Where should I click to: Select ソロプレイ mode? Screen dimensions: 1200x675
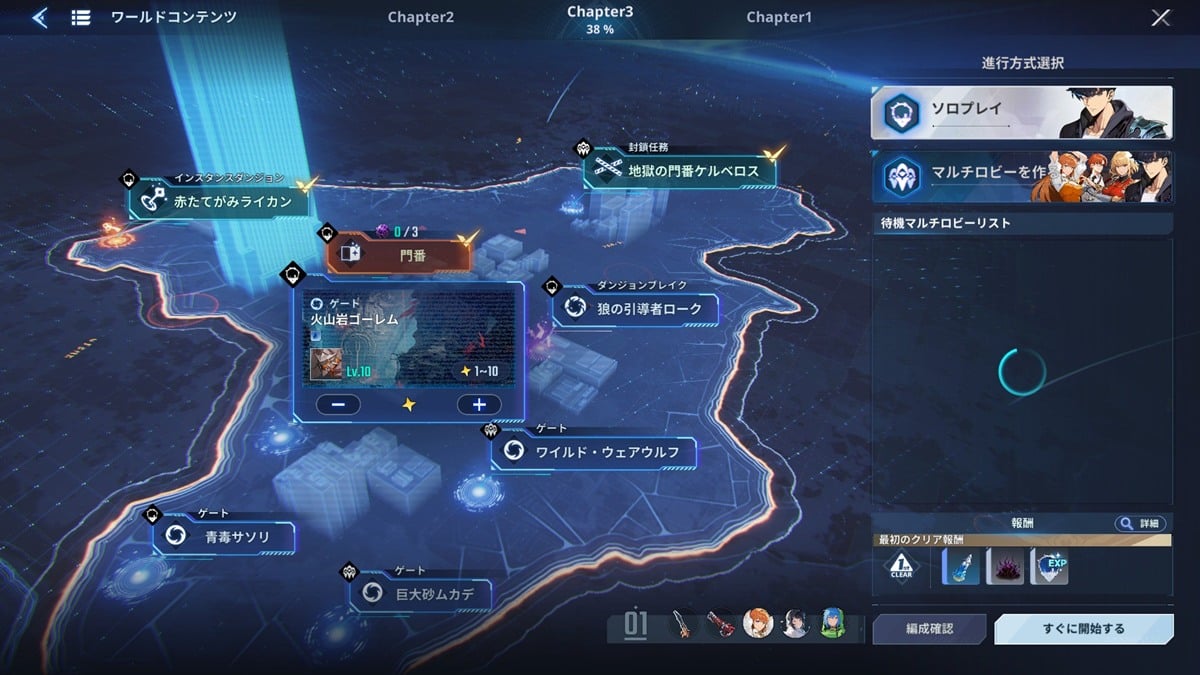pyautogui.click(x=1021, y=112)
